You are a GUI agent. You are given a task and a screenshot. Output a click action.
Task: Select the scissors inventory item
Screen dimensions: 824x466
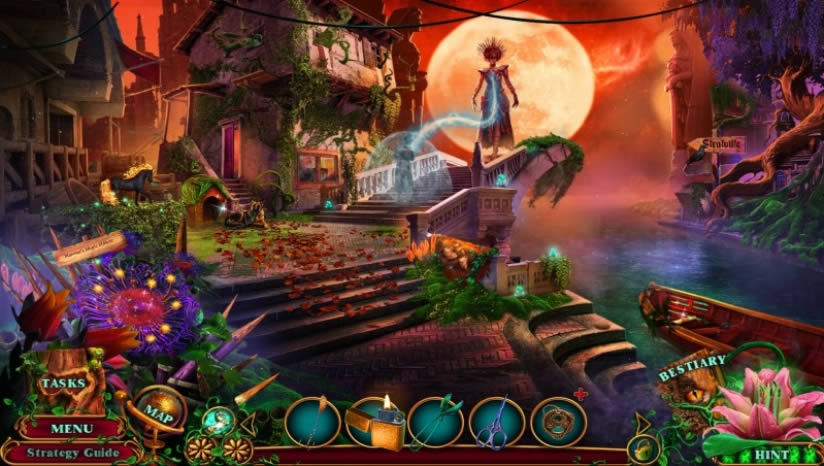tap(497, 422)
